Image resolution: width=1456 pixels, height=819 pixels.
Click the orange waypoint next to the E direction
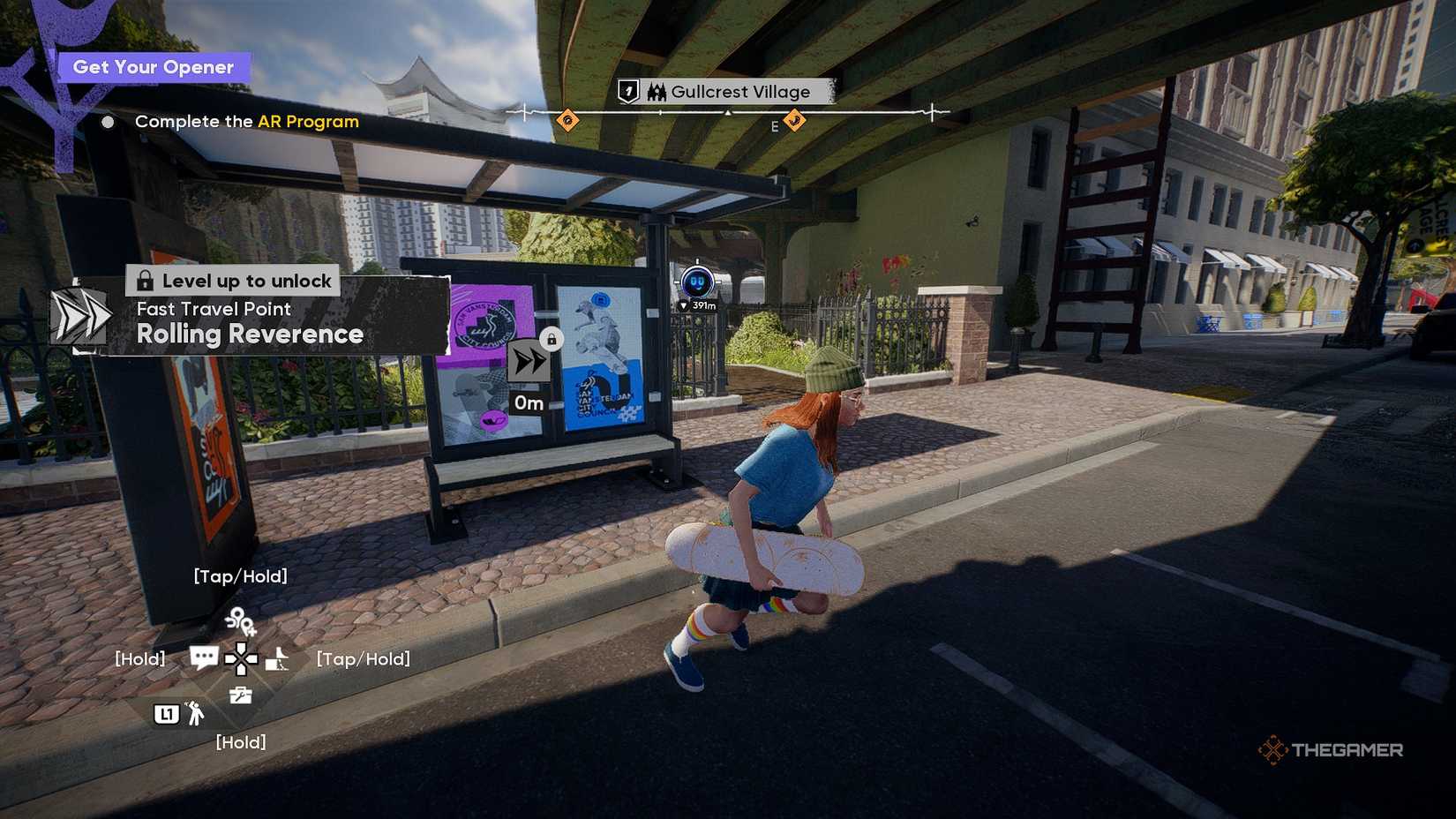(794, 121)
